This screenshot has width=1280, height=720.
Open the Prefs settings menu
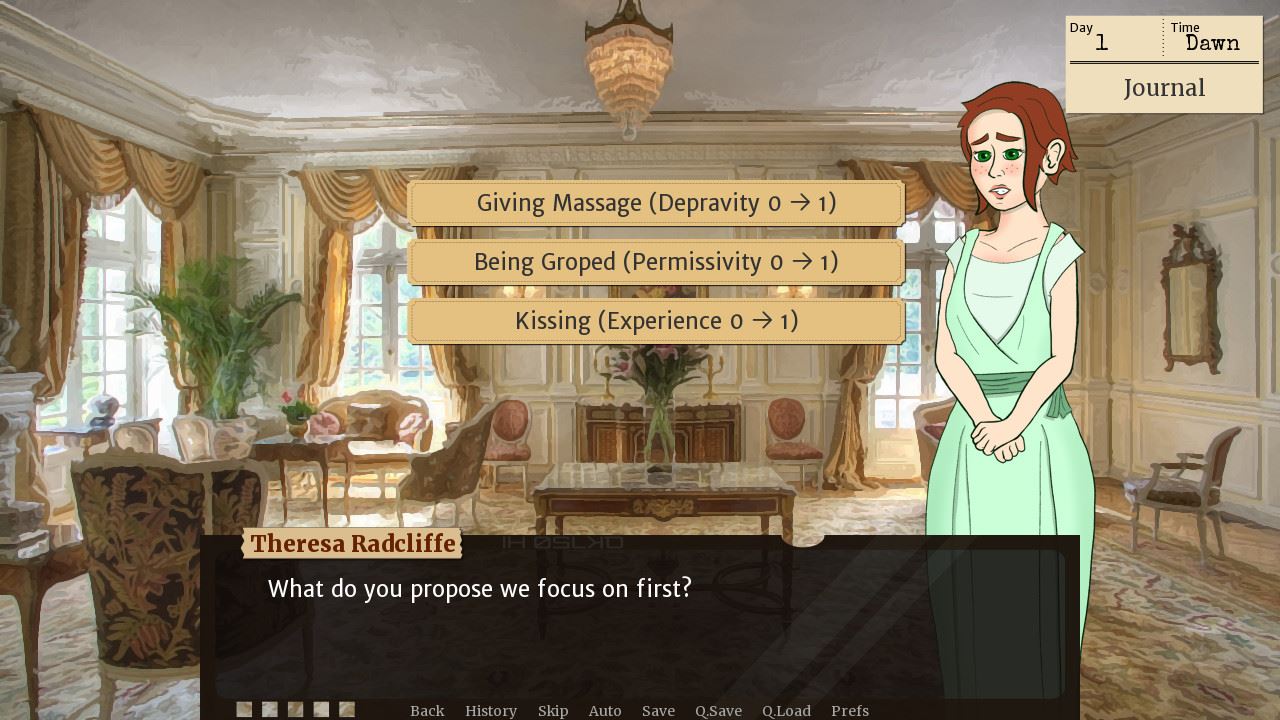click(x=849, y=710)
